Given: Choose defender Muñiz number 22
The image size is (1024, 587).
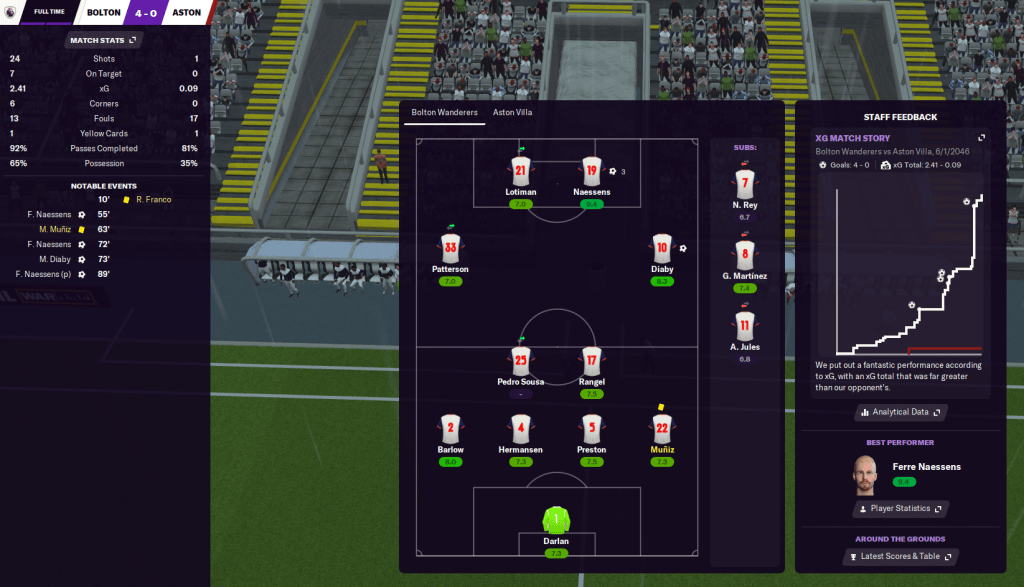Looking at the screenshot, I should 661,429.
